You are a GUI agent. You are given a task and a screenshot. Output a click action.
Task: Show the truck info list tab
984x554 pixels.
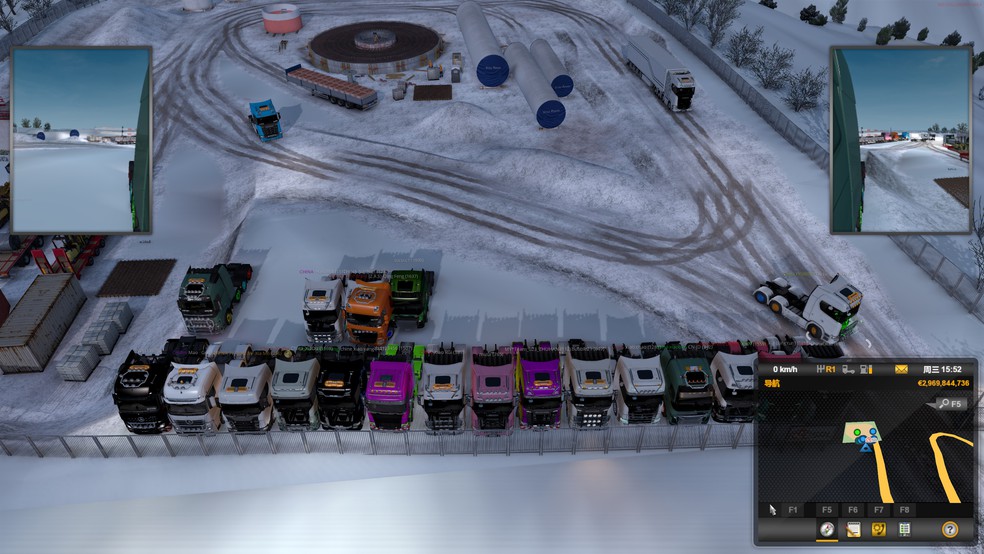(x=905, y=529)
